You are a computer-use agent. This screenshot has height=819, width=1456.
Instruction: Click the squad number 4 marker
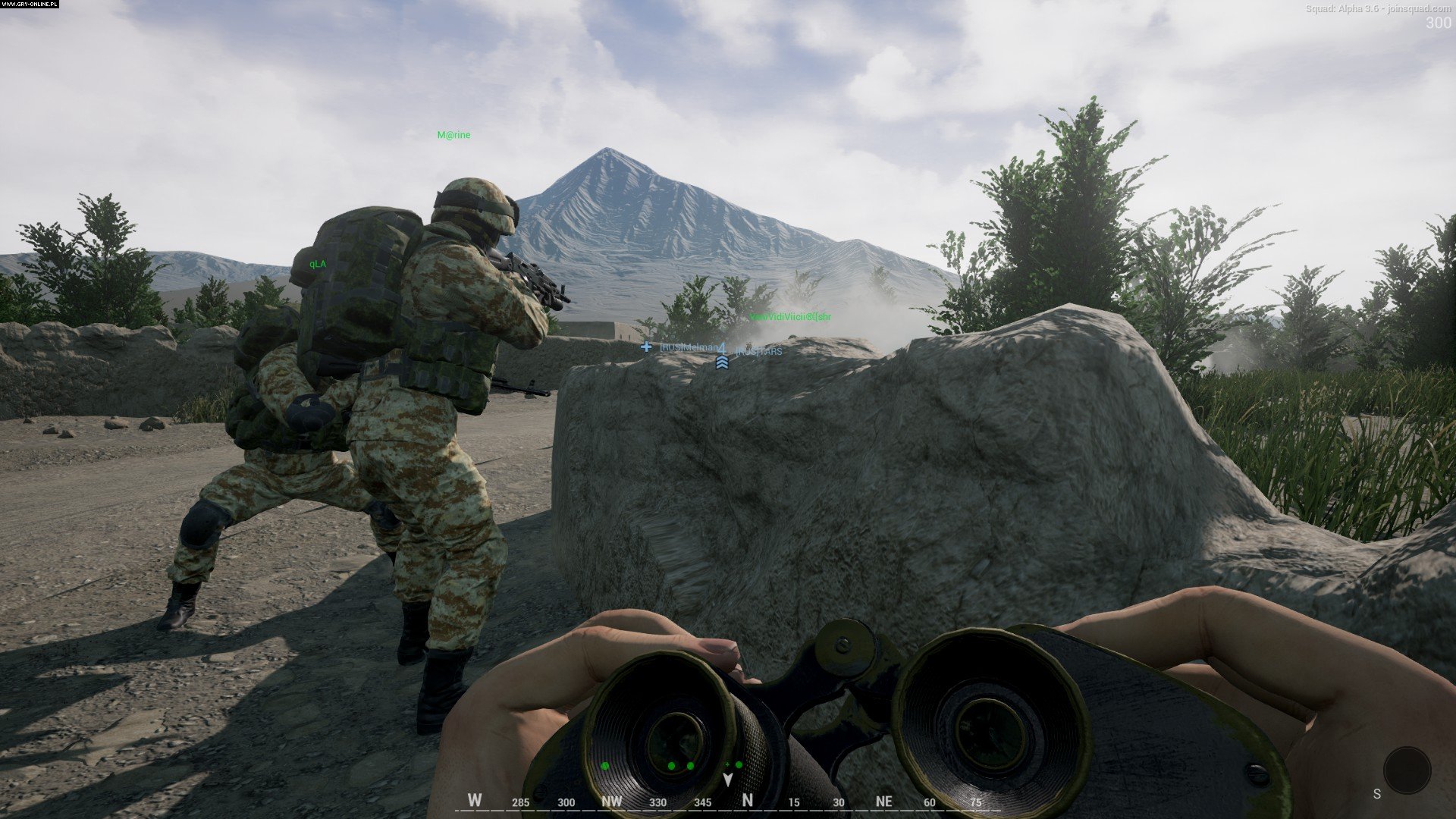pos(721,348)
